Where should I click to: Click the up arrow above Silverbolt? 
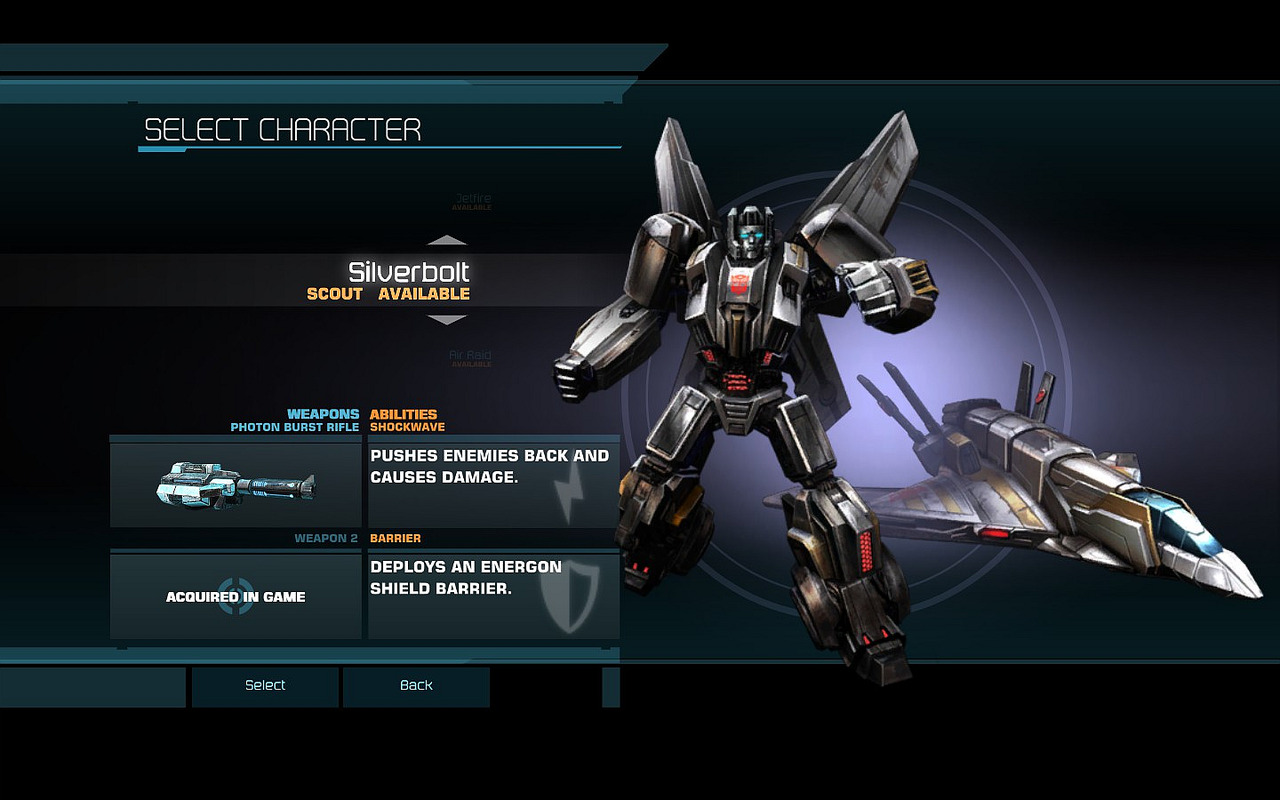447,240
